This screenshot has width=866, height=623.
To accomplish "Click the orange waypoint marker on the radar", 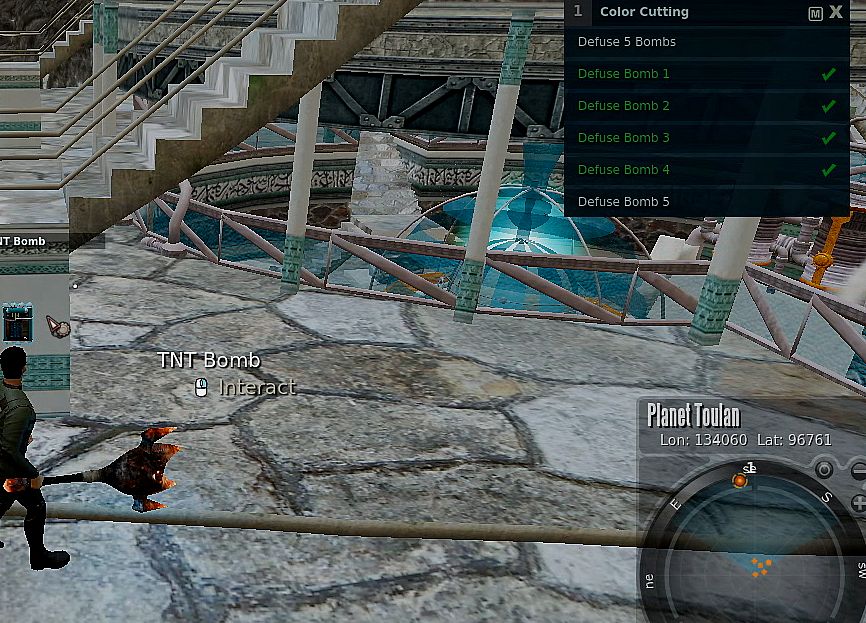I will pyautogui.click(x=740, y=481).
